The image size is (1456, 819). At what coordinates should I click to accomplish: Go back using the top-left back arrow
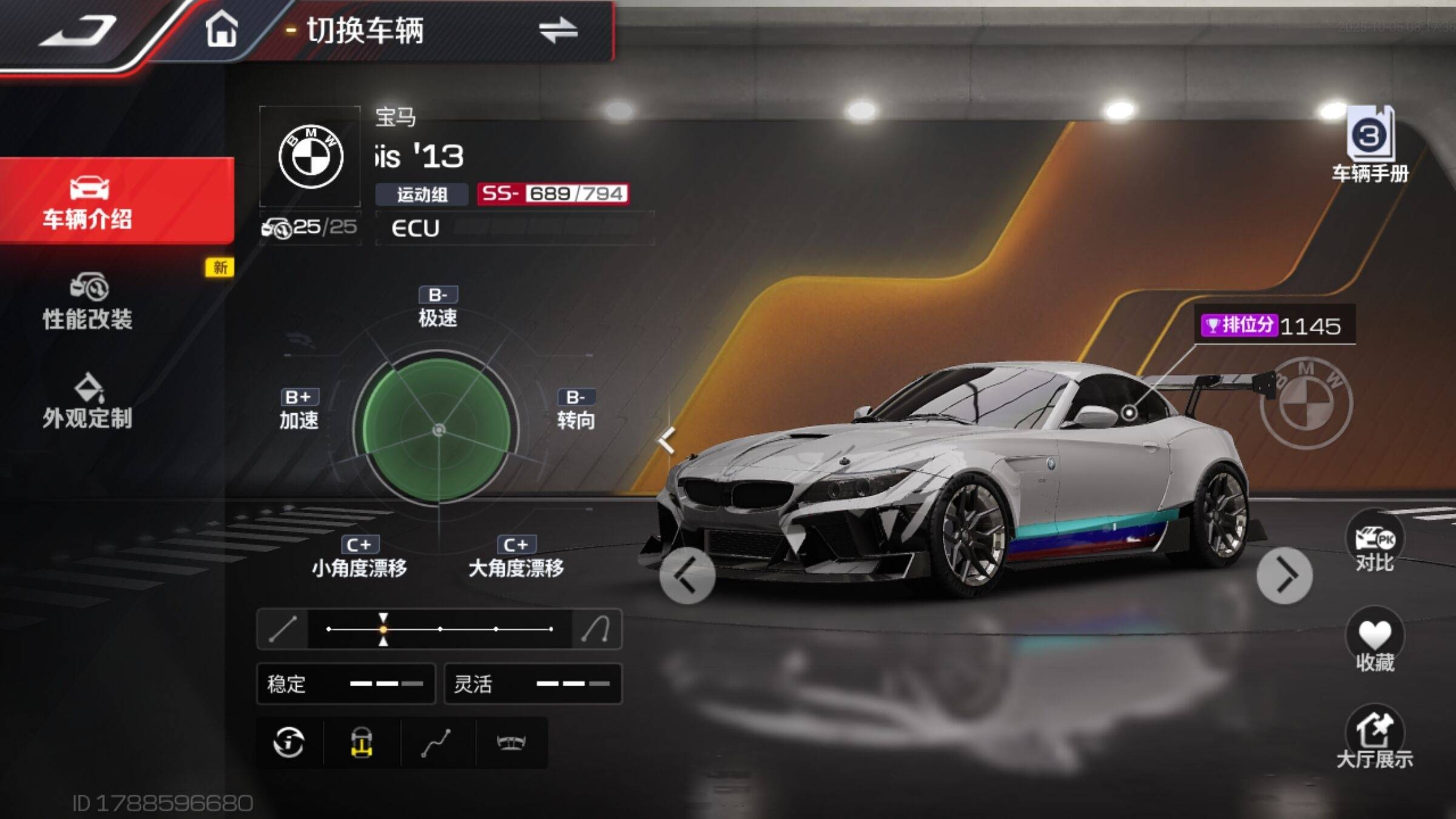tap(78, 30)
